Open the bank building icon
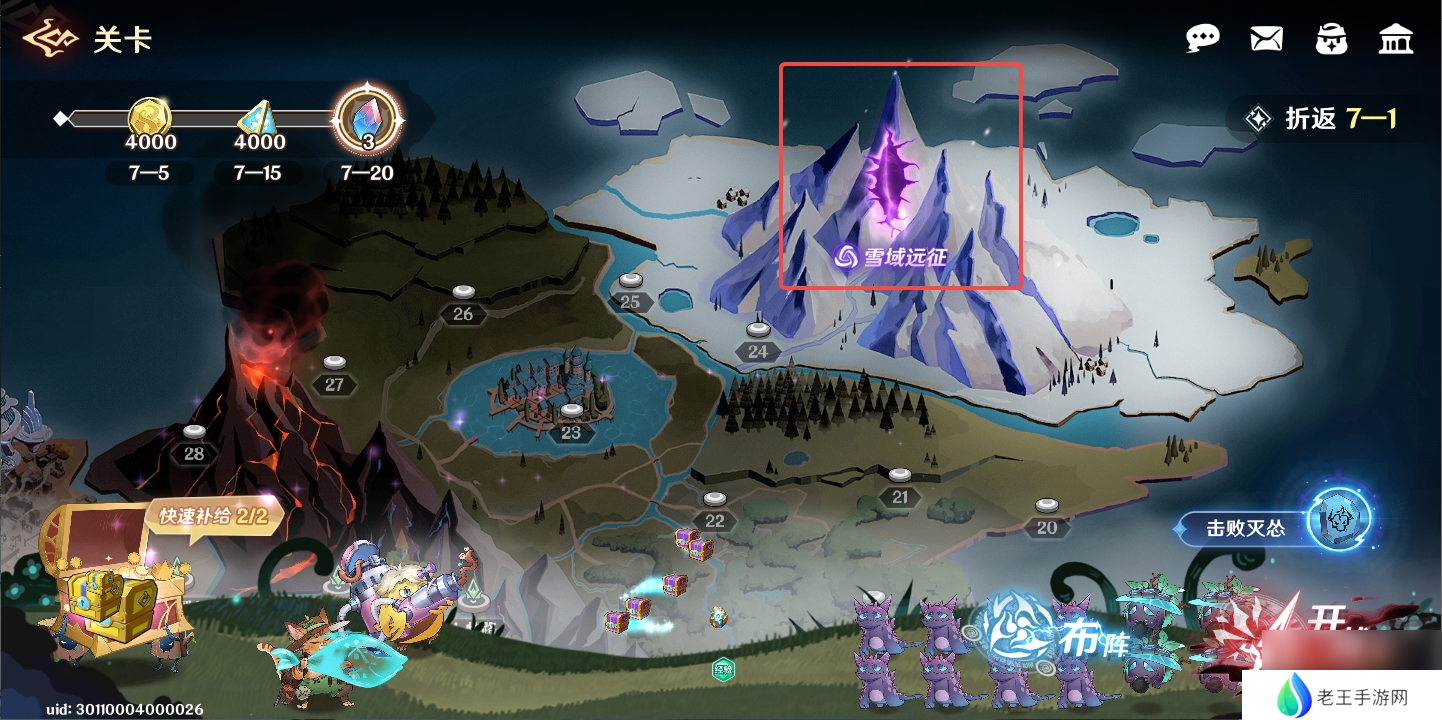 pos(1395,39)
